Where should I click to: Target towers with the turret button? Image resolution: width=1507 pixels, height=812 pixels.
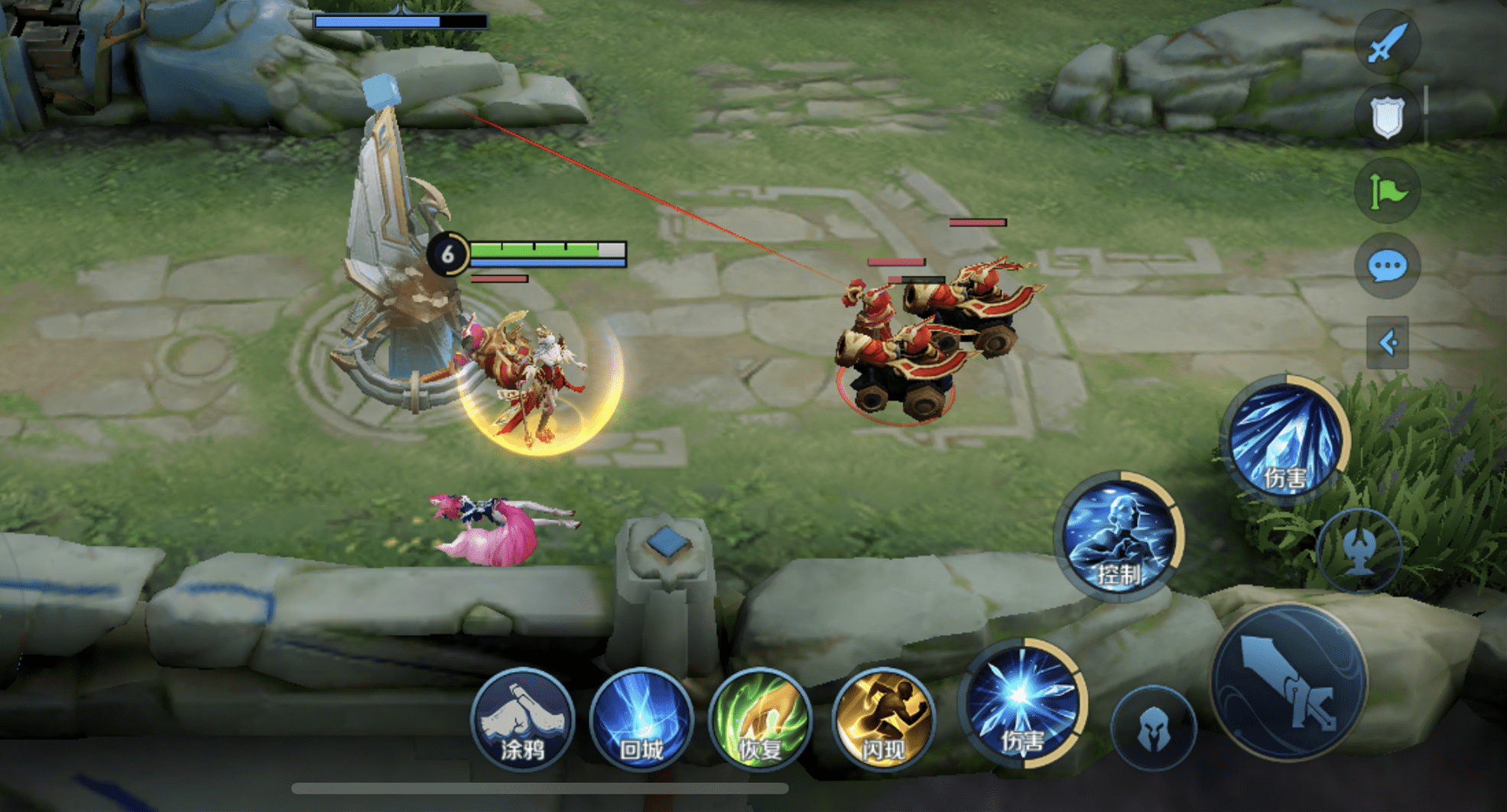pyautogui.click(x=1359, y=549)
